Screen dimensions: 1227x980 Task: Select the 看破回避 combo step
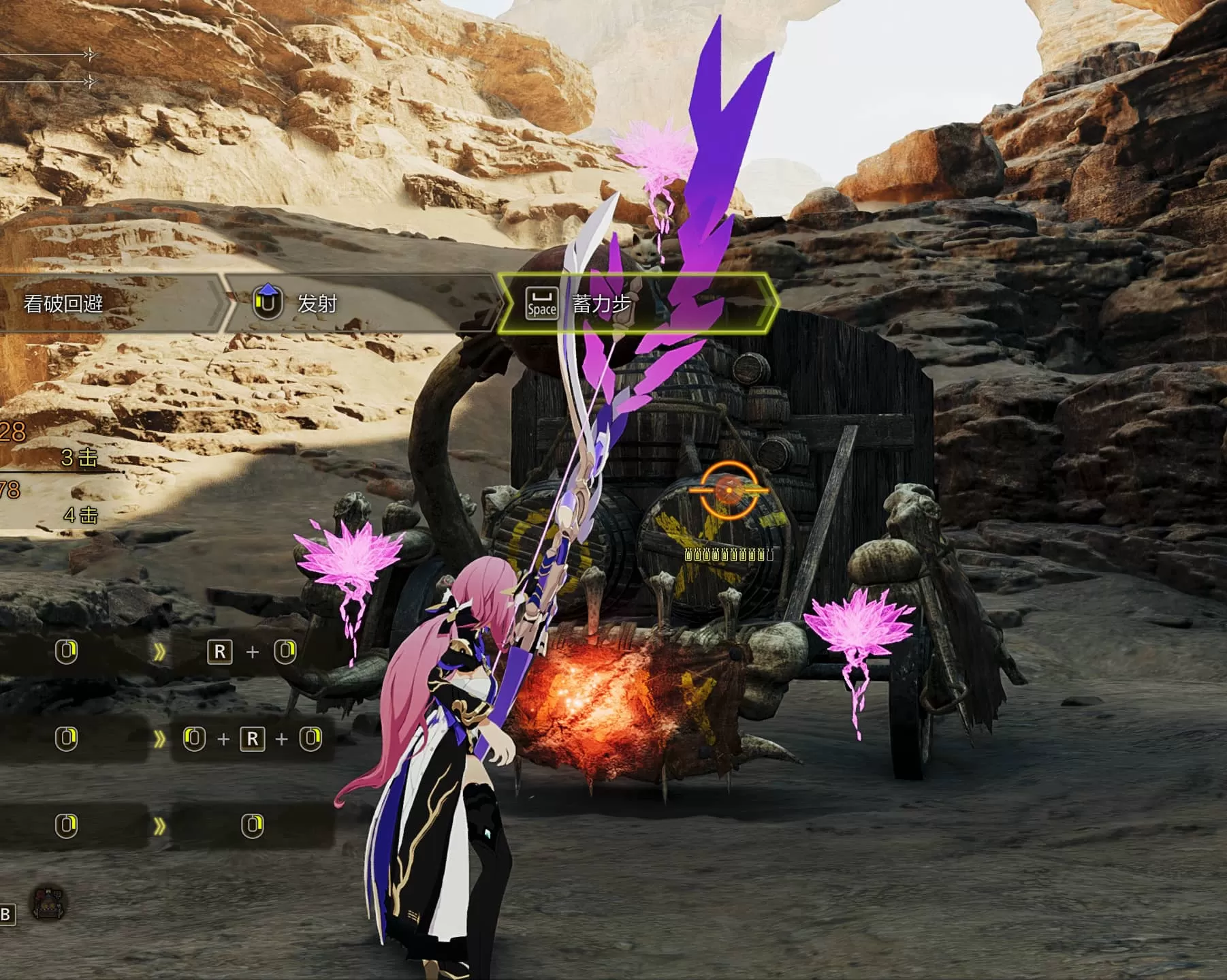coord(102,303)
